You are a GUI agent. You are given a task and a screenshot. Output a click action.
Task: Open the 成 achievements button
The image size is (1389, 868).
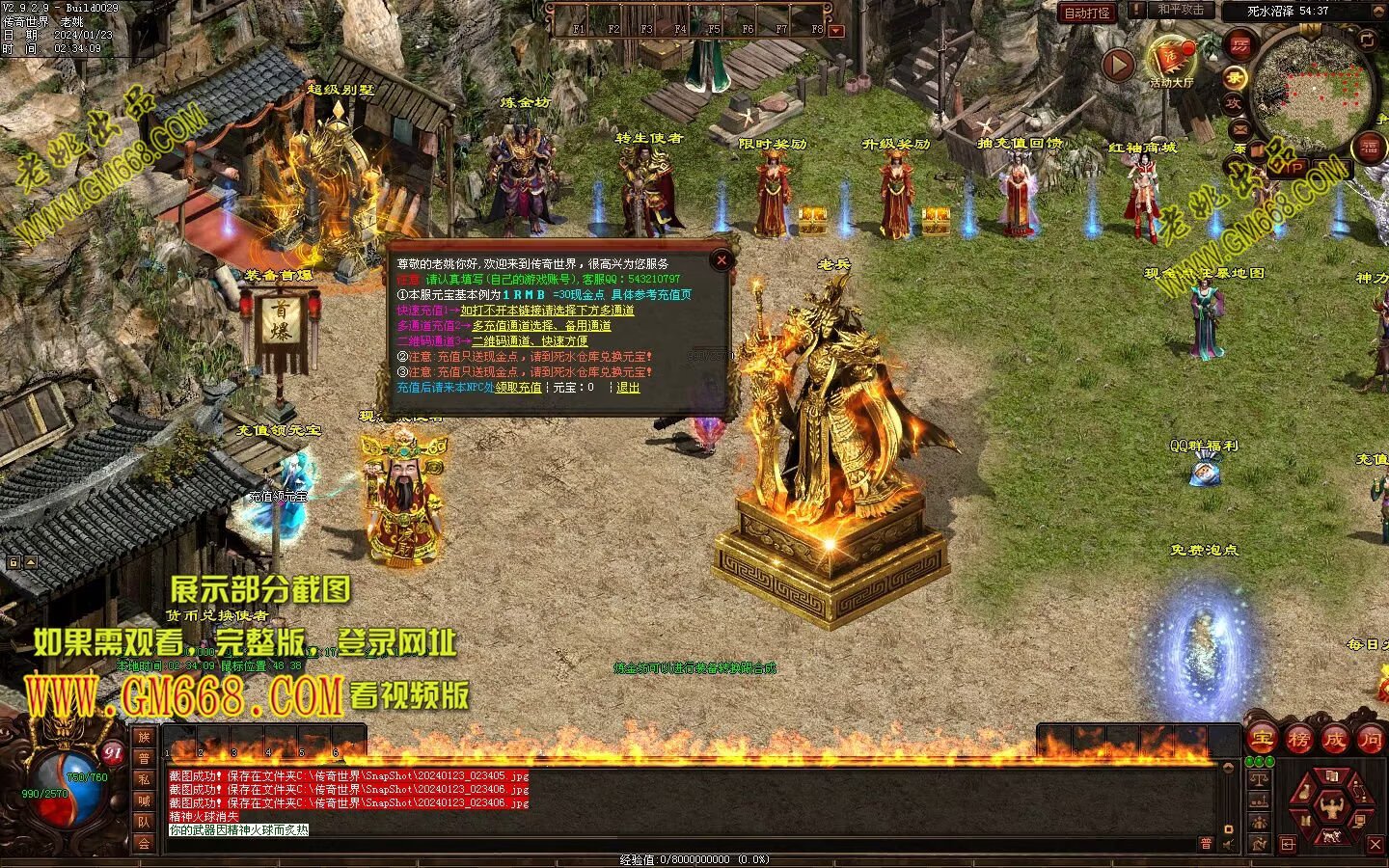(x=1335, y=740)
